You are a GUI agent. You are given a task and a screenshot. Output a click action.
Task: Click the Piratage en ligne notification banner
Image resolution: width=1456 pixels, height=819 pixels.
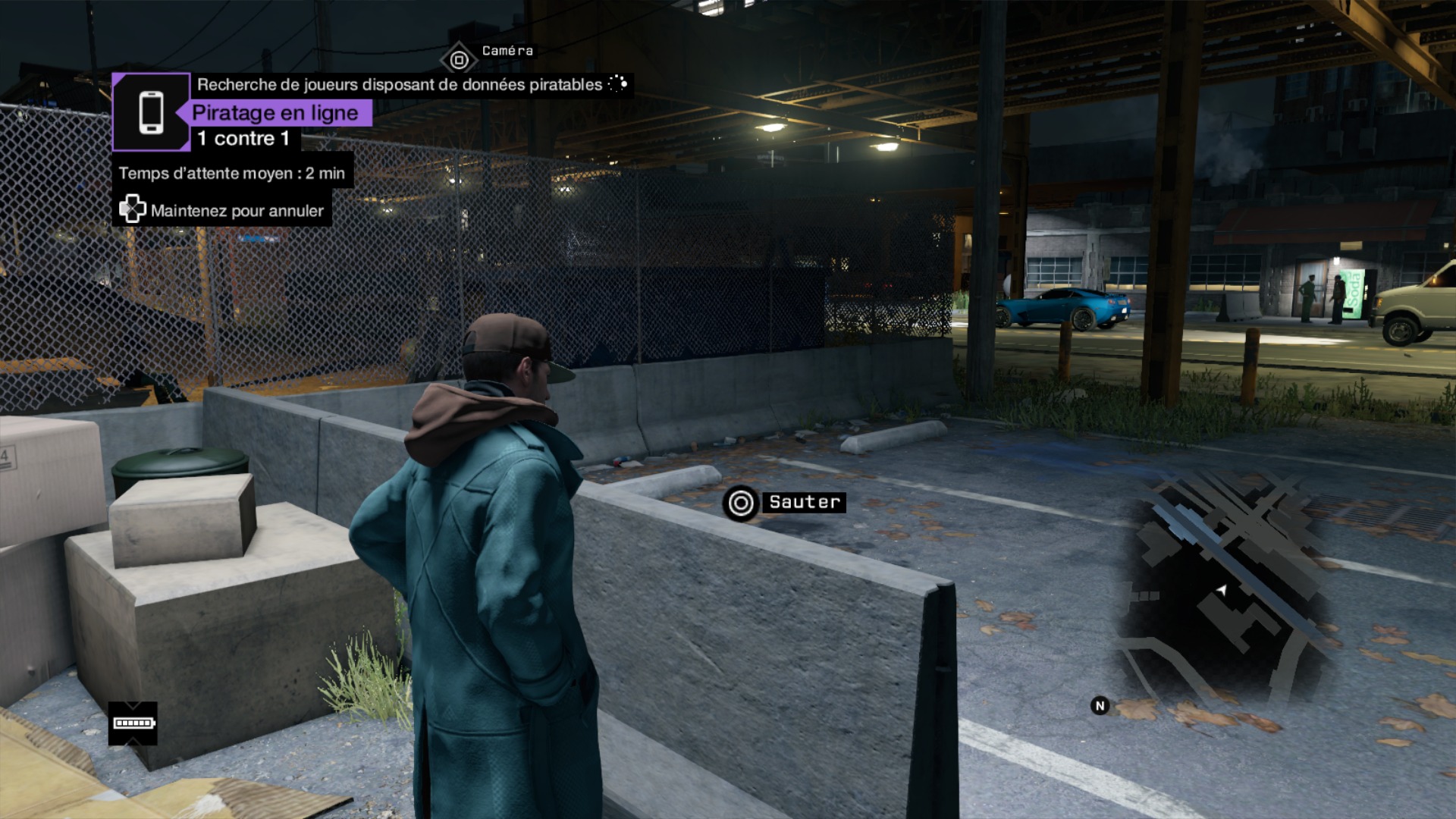coord(275,113)
